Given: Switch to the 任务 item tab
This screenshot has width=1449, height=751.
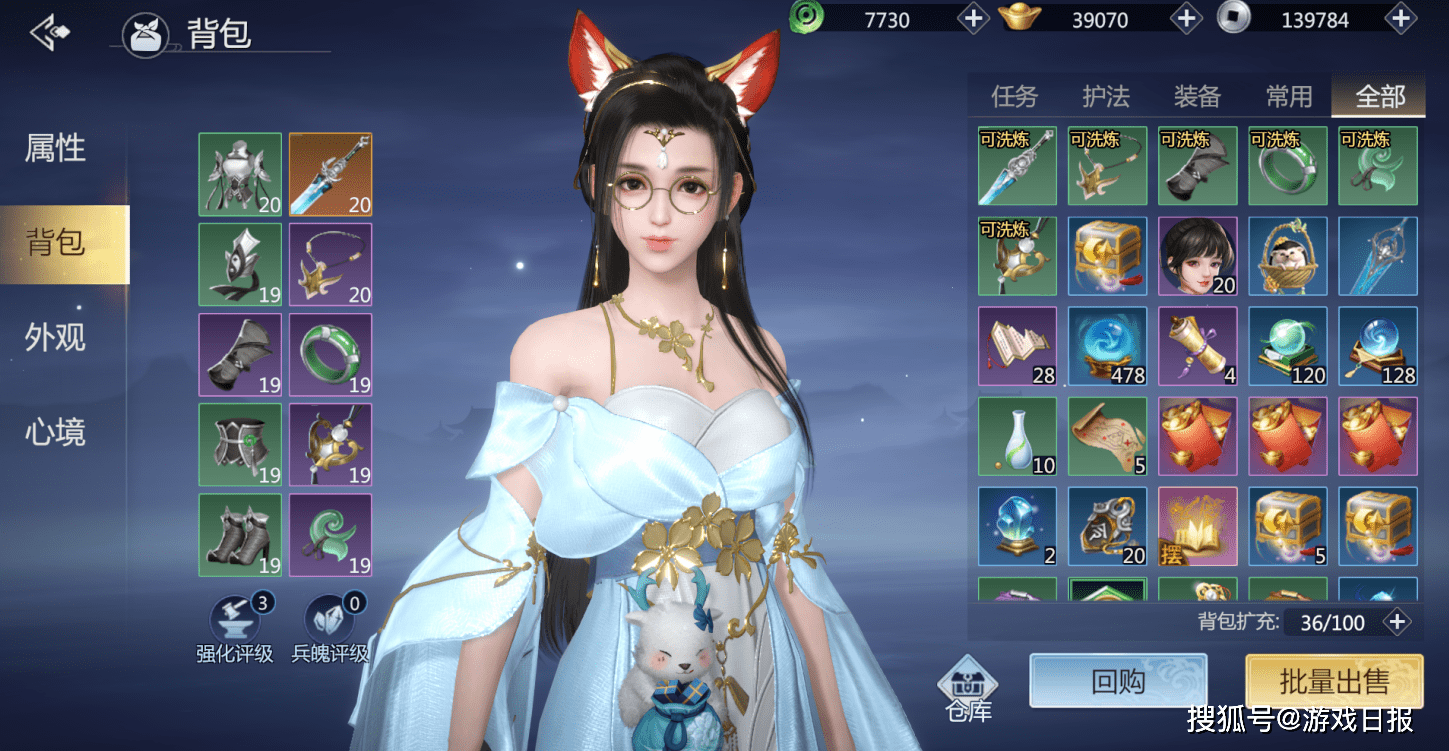Looking at the screenshot, I should [x=1014, y=96].
